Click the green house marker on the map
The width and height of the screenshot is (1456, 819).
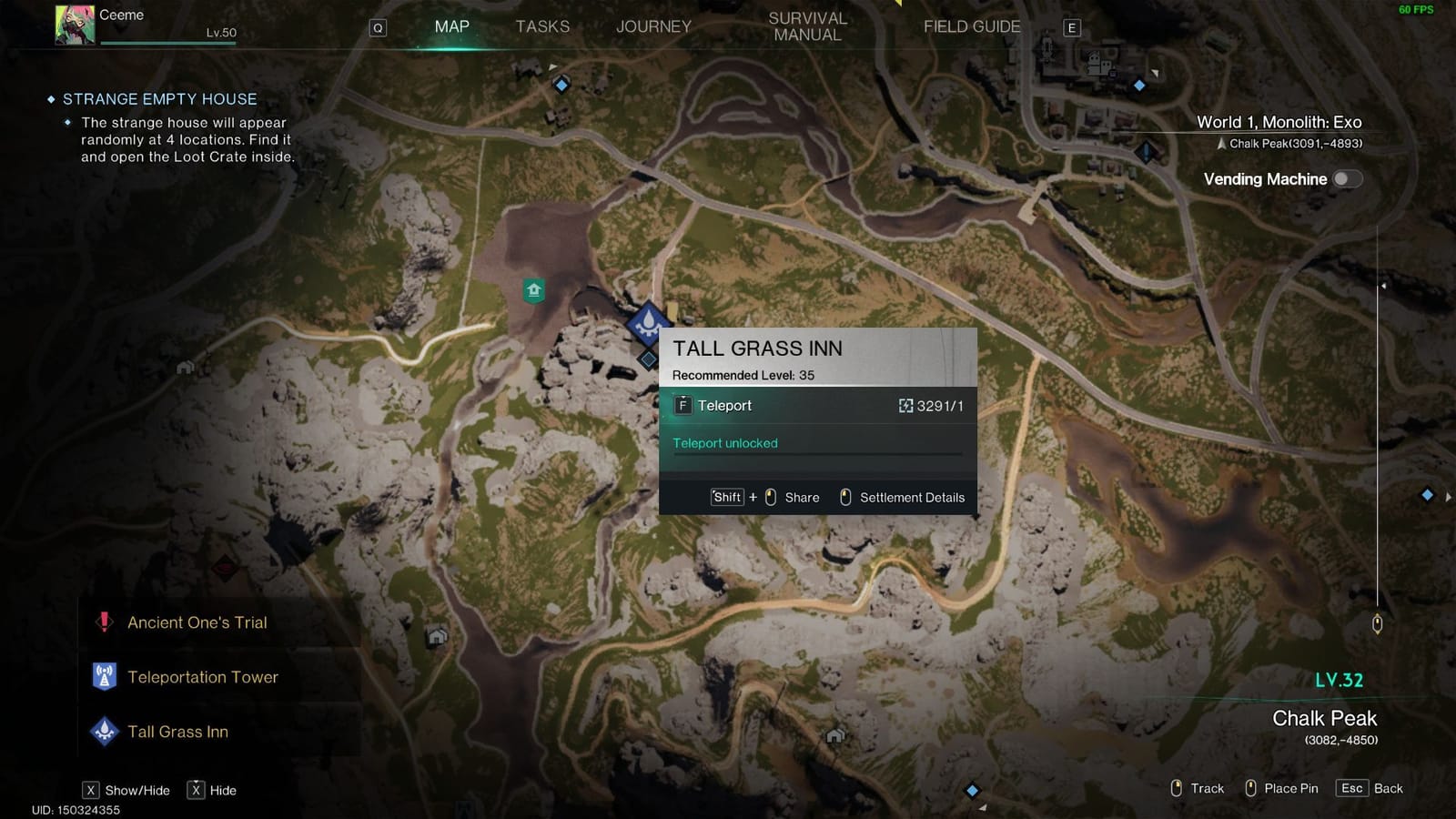(534, 290)
